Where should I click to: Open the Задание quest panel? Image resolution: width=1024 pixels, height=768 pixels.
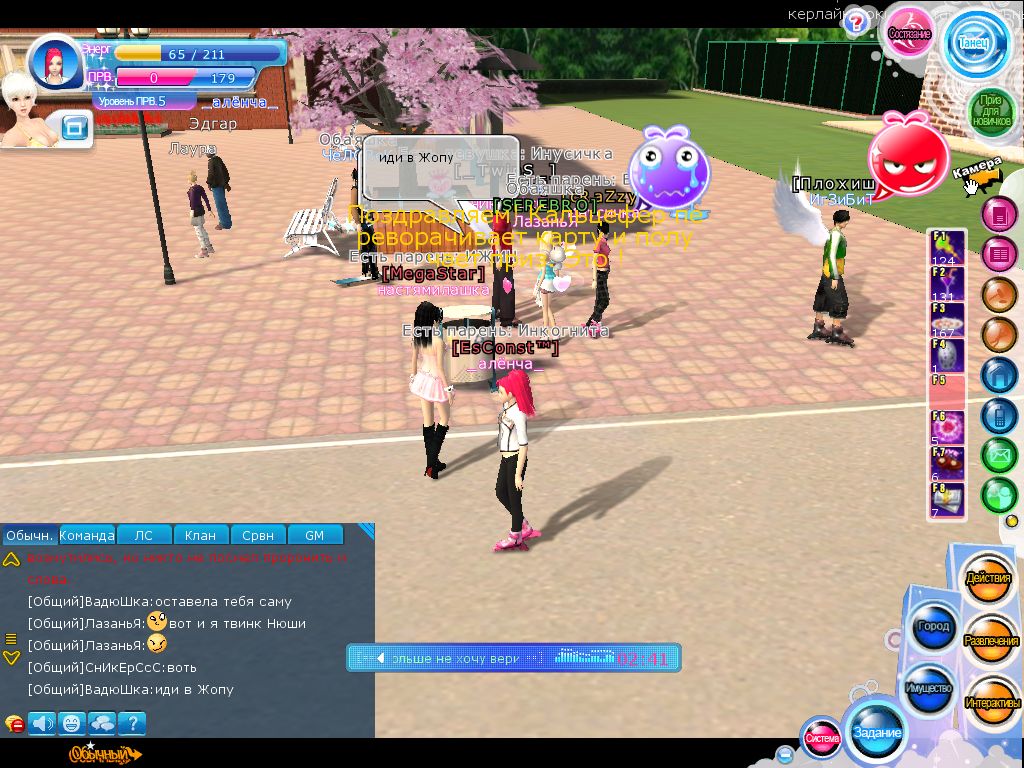[876, 733]
